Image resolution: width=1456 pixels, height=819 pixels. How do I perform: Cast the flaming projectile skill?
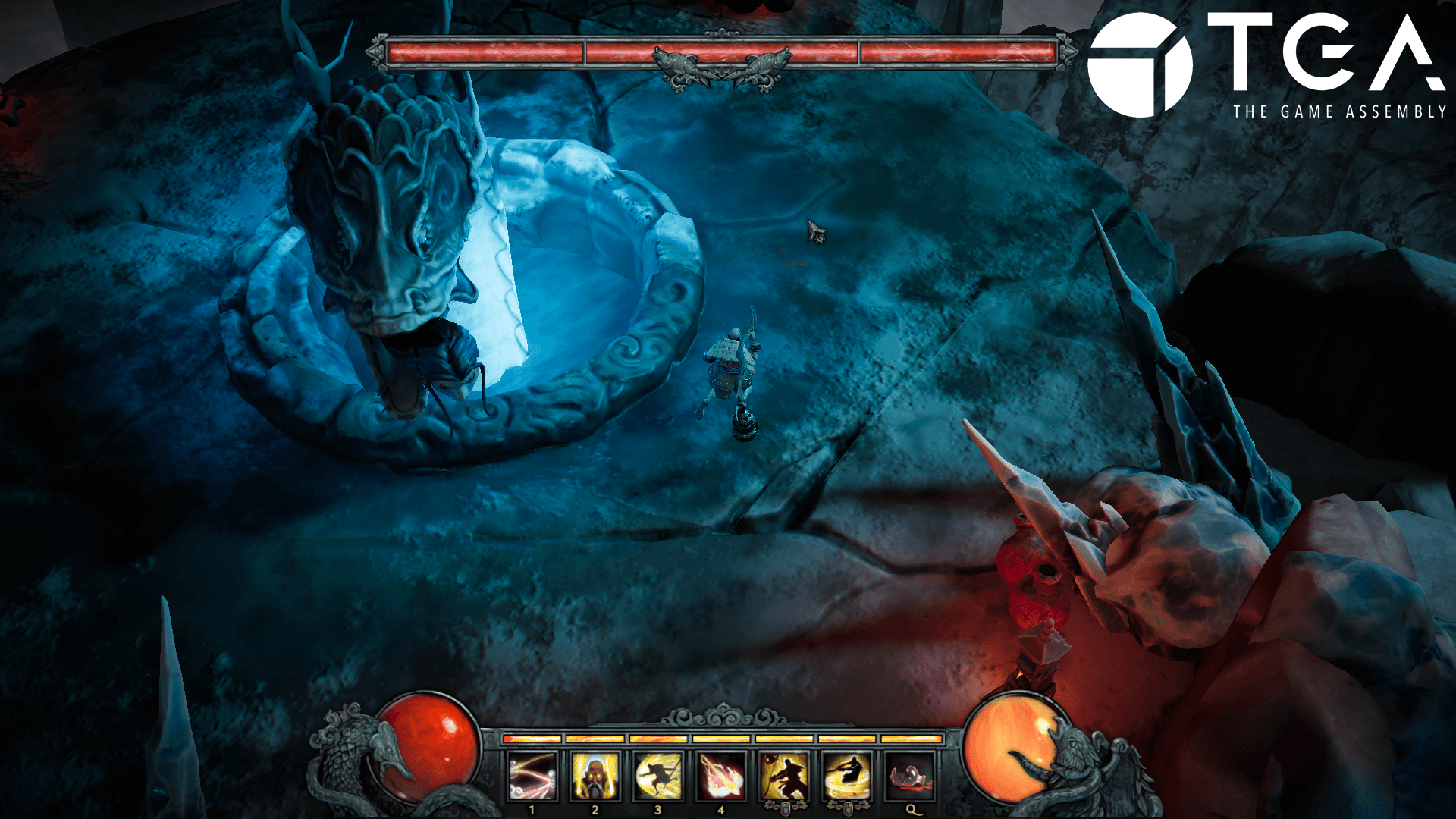[x=720, y=777]
